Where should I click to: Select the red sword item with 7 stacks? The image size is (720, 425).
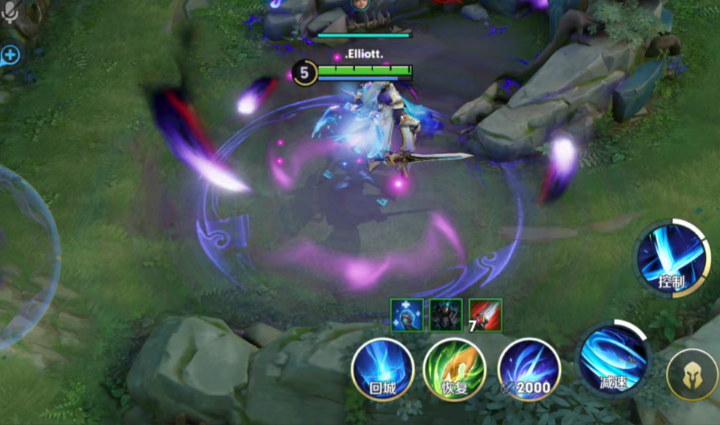[485, 313]
